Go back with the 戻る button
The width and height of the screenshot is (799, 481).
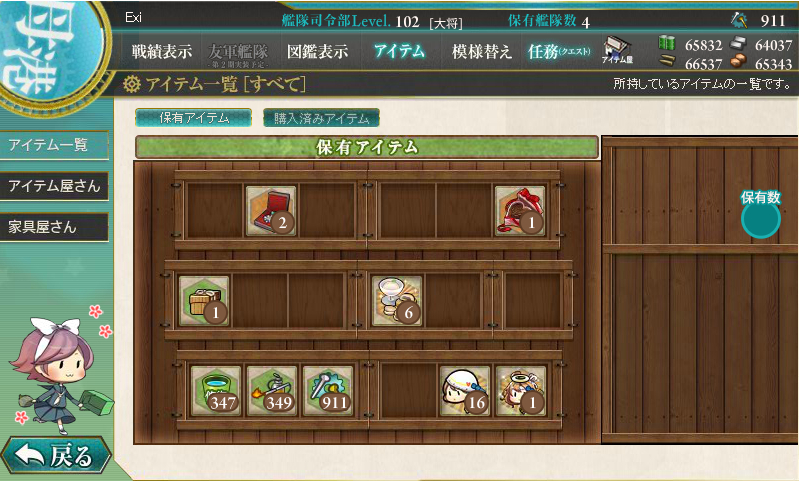55,456
